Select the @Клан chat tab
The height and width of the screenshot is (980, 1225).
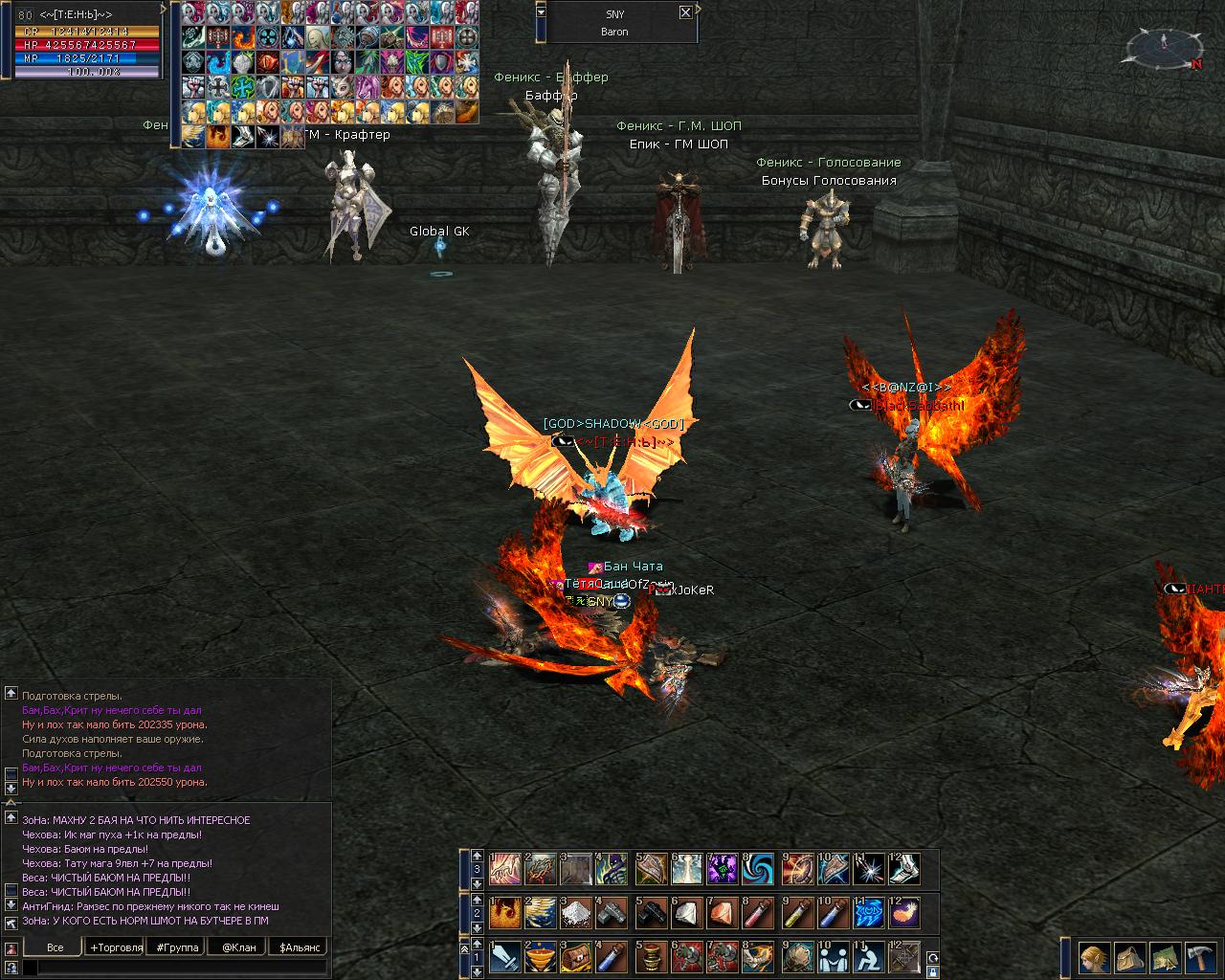tap(239, 947)
